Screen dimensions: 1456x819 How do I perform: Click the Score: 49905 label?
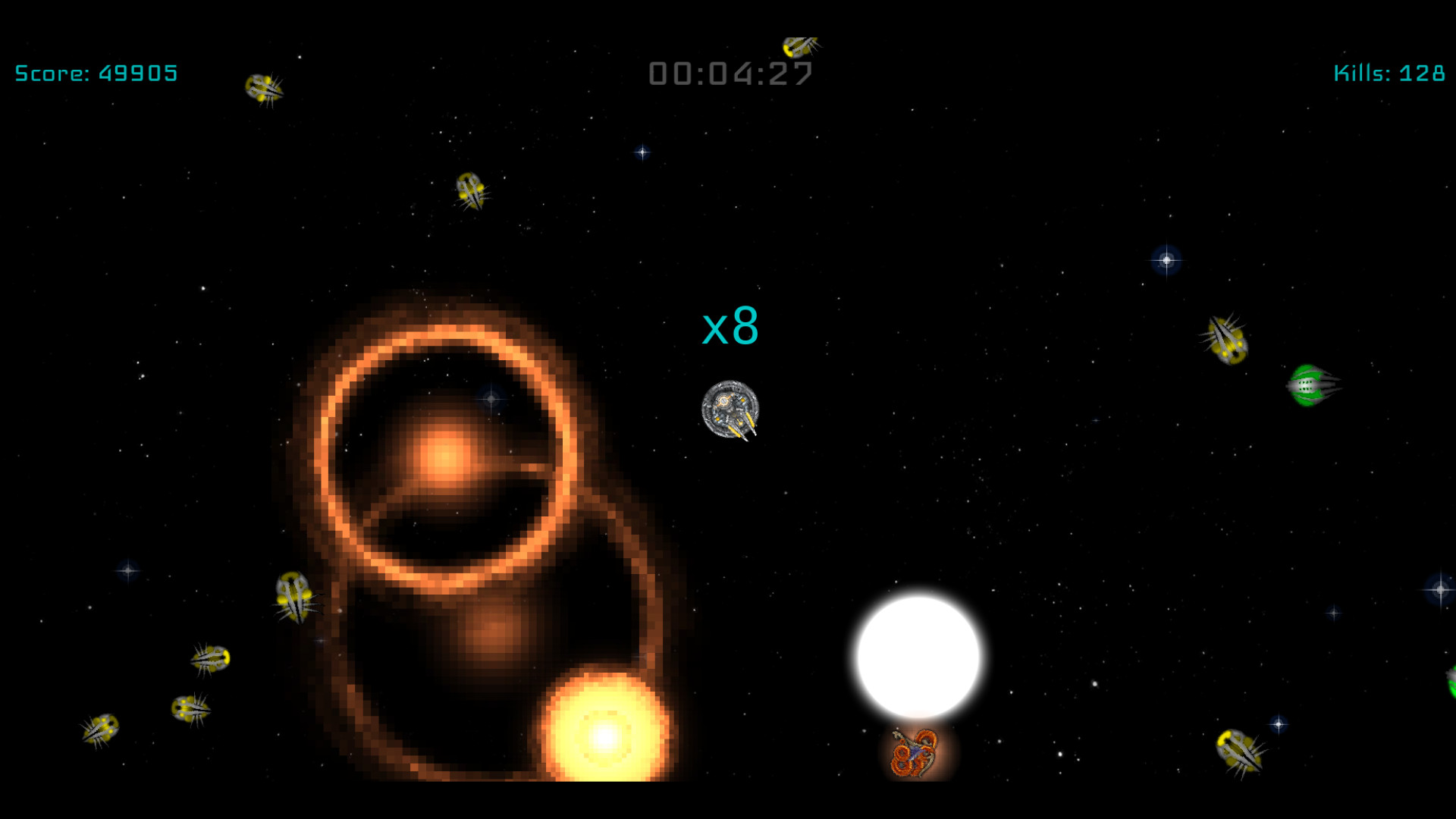click(95, 73)
